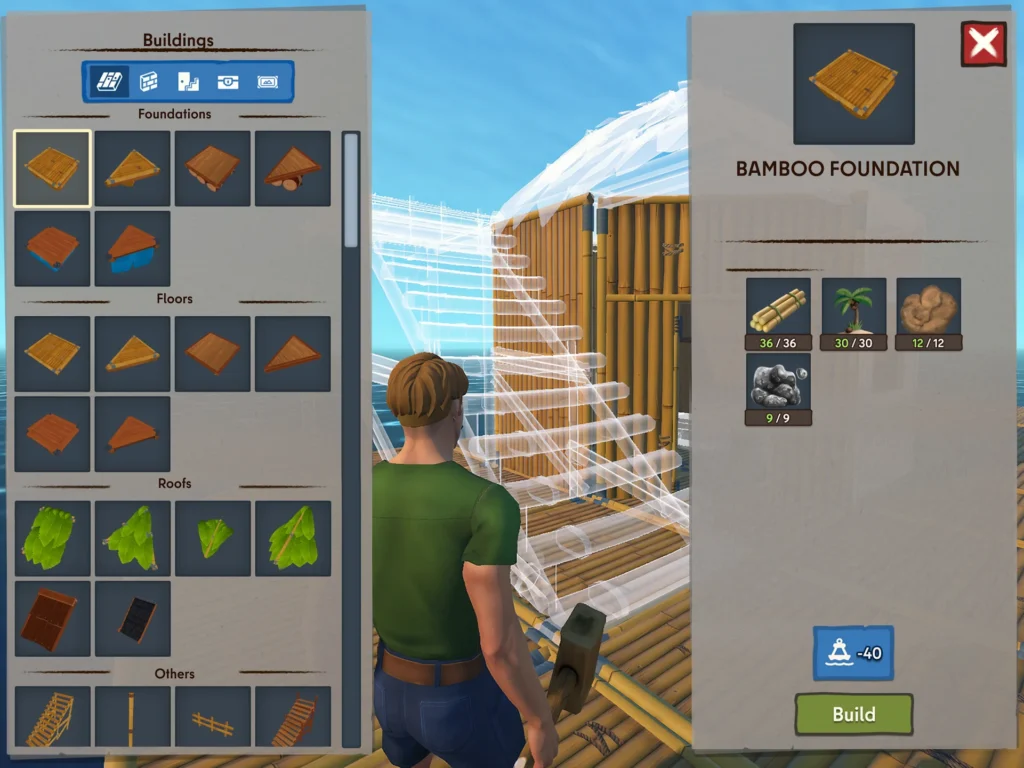This screenshot has width=1024, height=768.
Task: Select the foundations and floors category tab
Action: (x=108, y=82)
